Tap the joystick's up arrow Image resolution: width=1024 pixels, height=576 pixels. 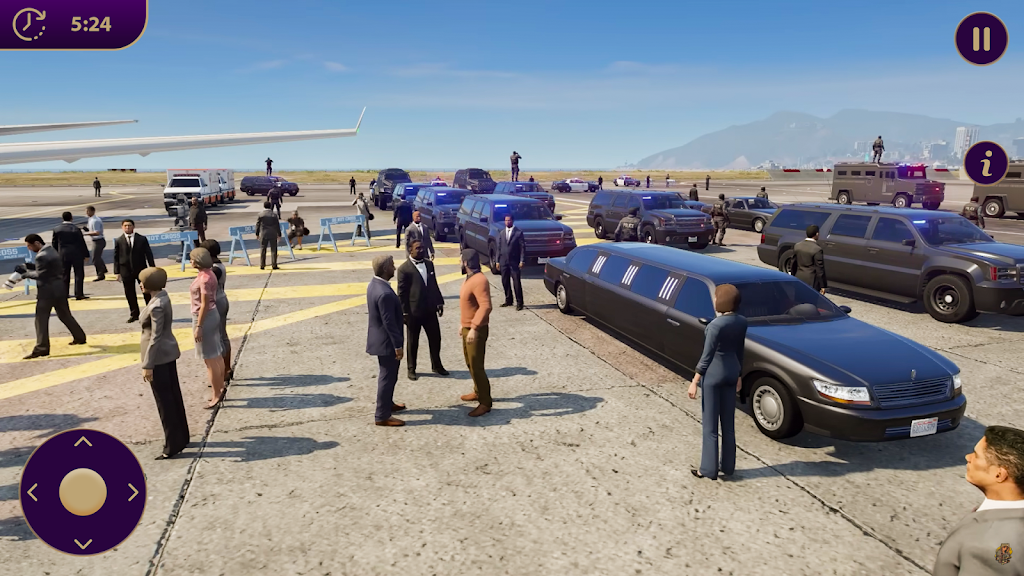coord(83,441)
